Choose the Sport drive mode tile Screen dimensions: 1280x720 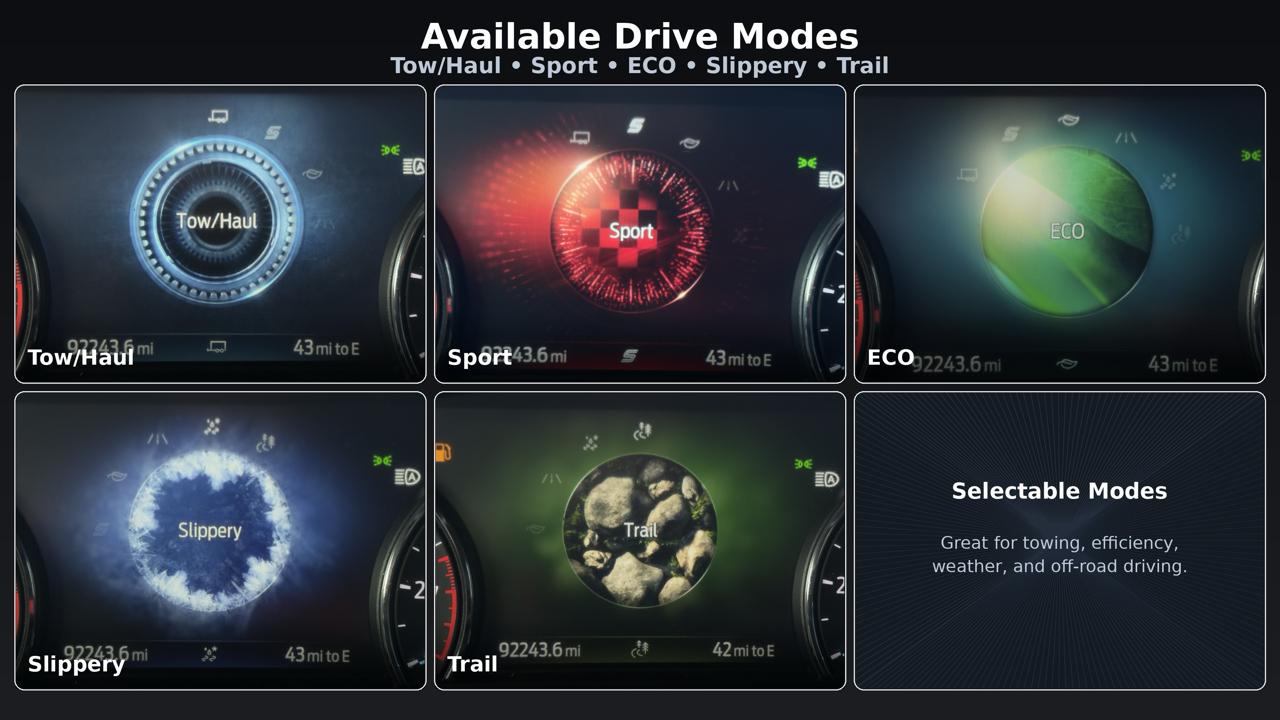tap(640, 234)
